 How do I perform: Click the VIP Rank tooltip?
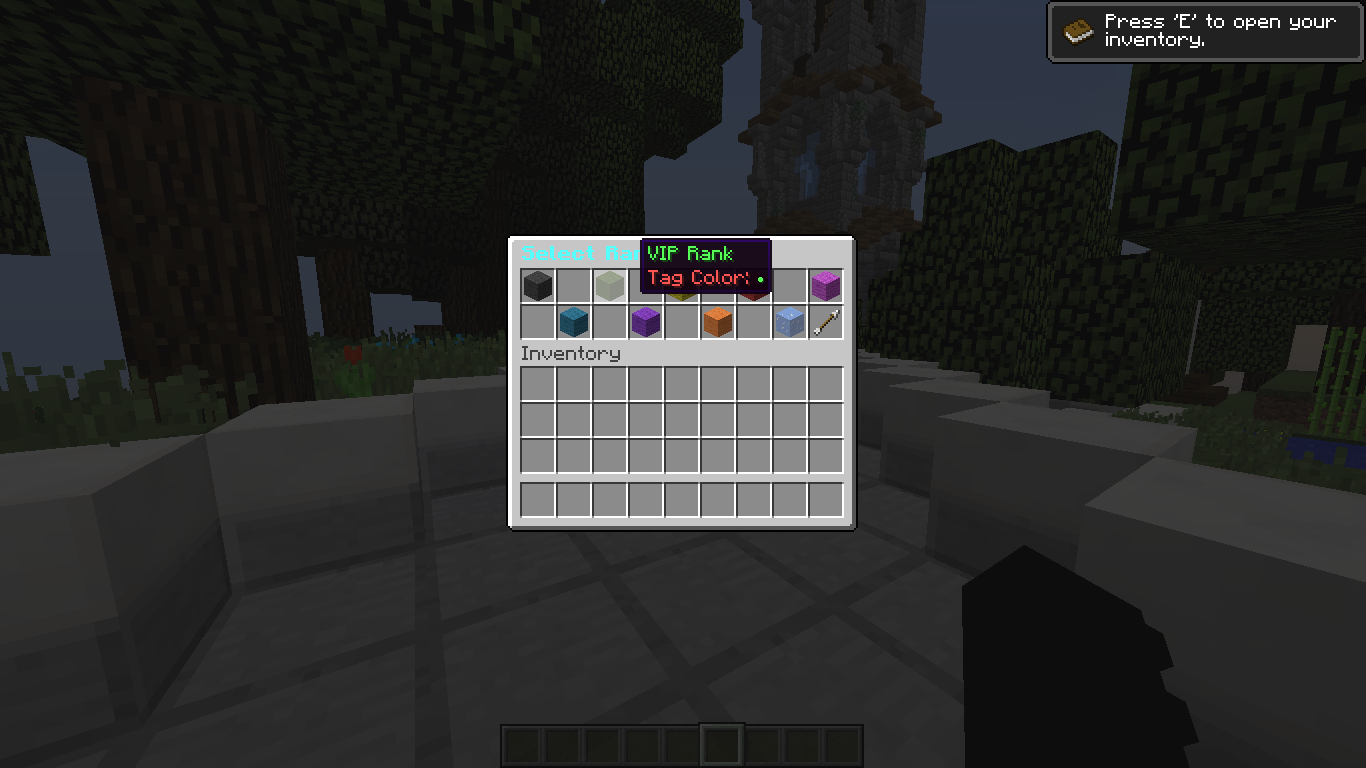point(690,253)
